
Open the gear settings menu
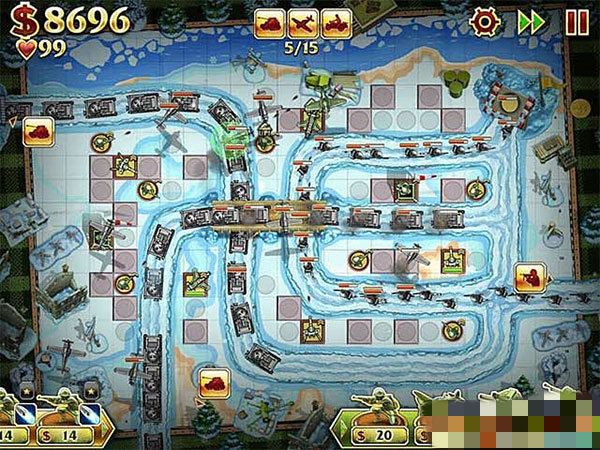(x=484, y=21)
